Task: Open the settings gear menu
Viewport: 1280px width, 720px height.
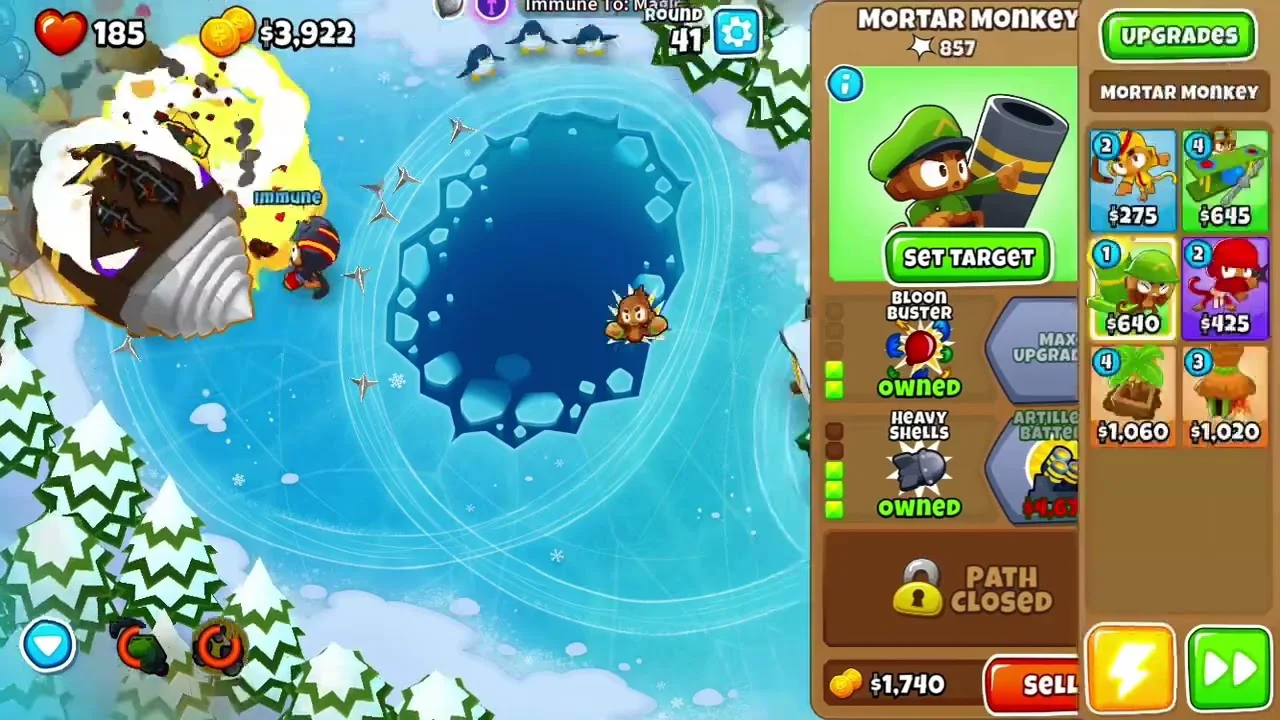Action: click(x=737, y=33)
